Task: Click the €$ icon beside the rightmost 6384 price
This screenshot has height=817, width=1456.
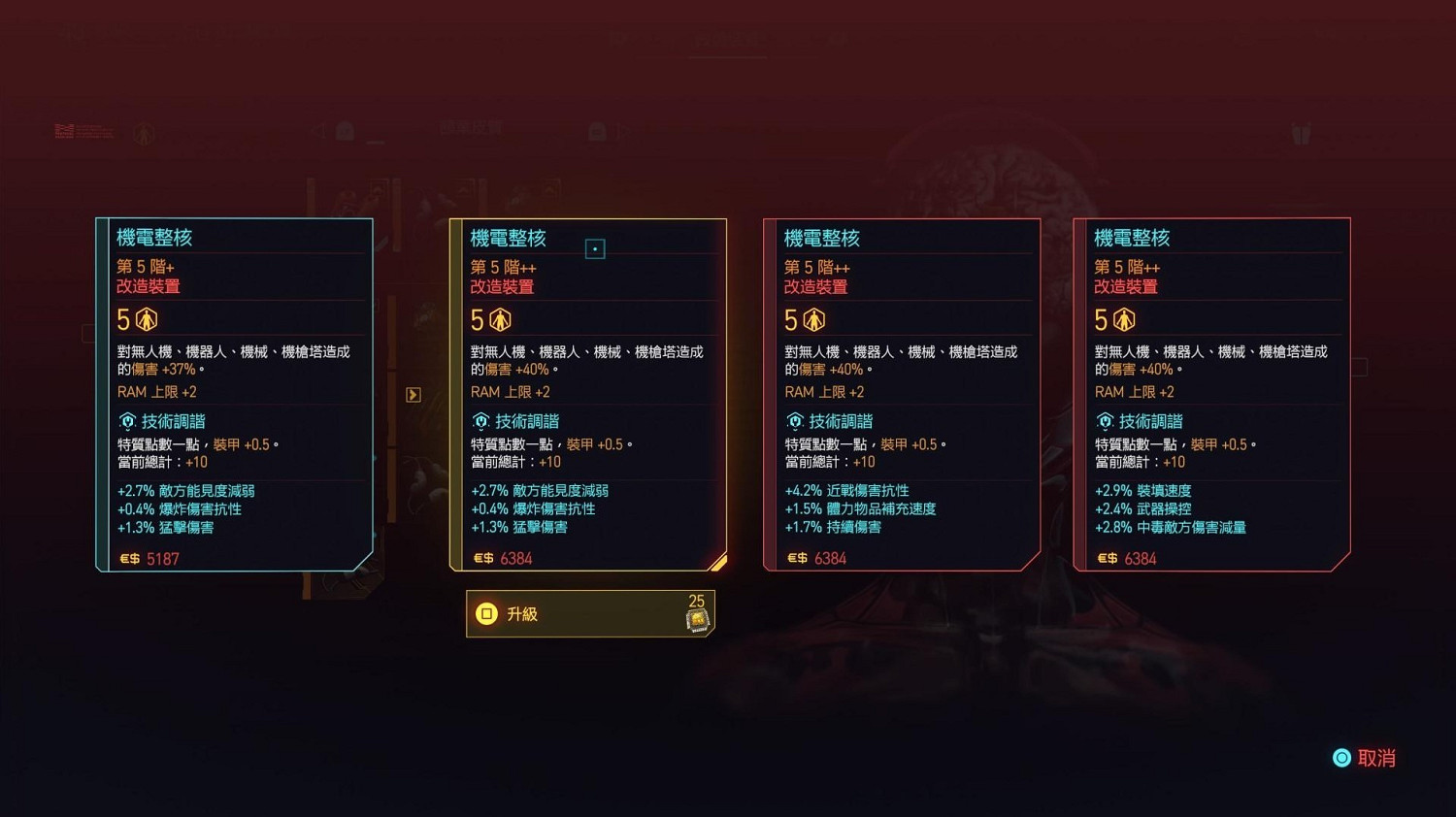Action: point(1106,558)
